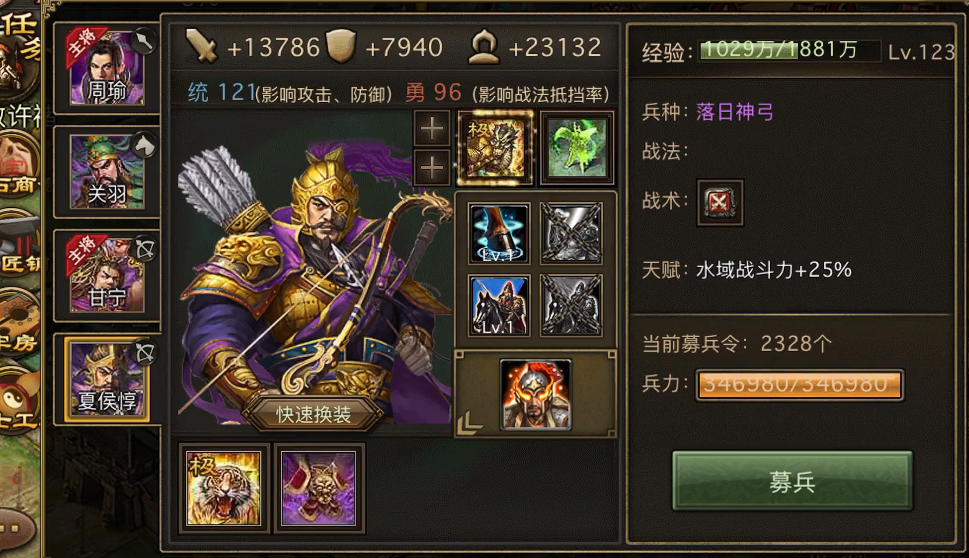Select the green glowing spirit item slot
969x558 pixels.
(x=577, y=147)
